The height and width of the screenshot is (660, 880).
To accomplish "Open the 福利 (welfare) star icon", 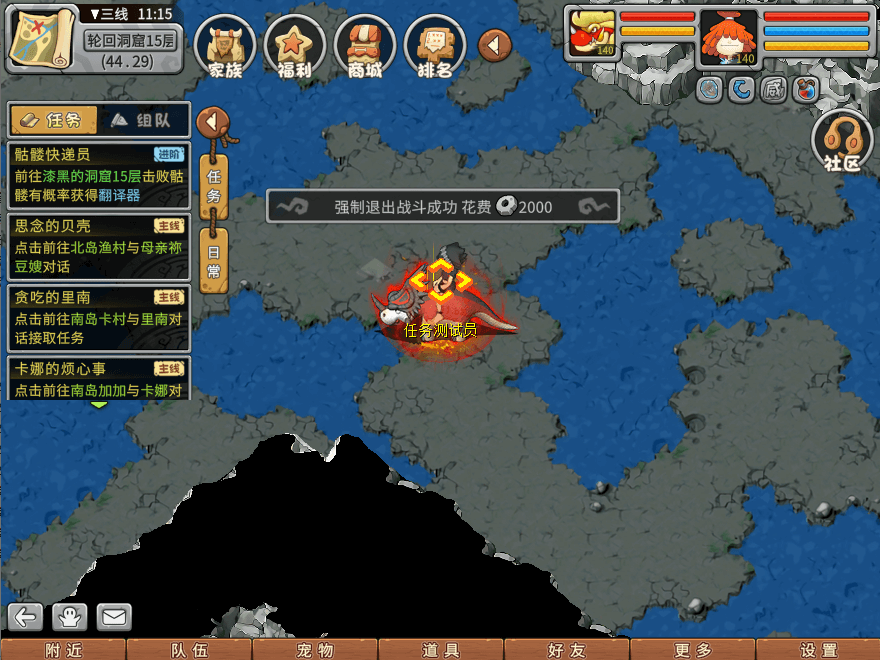I will (294, 45).
